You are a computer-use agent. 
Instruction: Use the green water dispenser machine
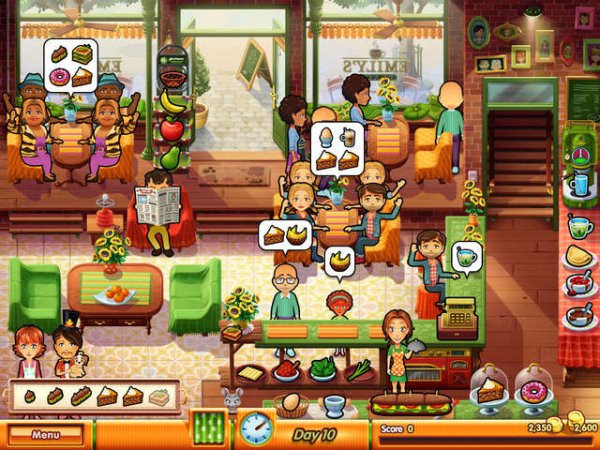tap(579, 172)
